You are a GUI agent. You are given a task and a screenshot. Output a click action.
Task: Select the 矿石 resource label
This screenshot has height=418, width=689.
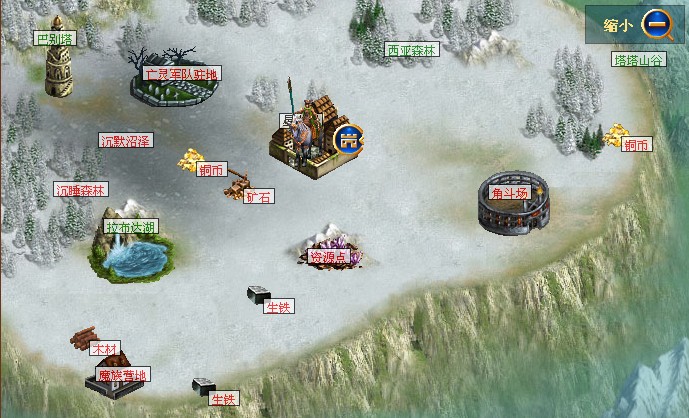[x=259, y=197]
